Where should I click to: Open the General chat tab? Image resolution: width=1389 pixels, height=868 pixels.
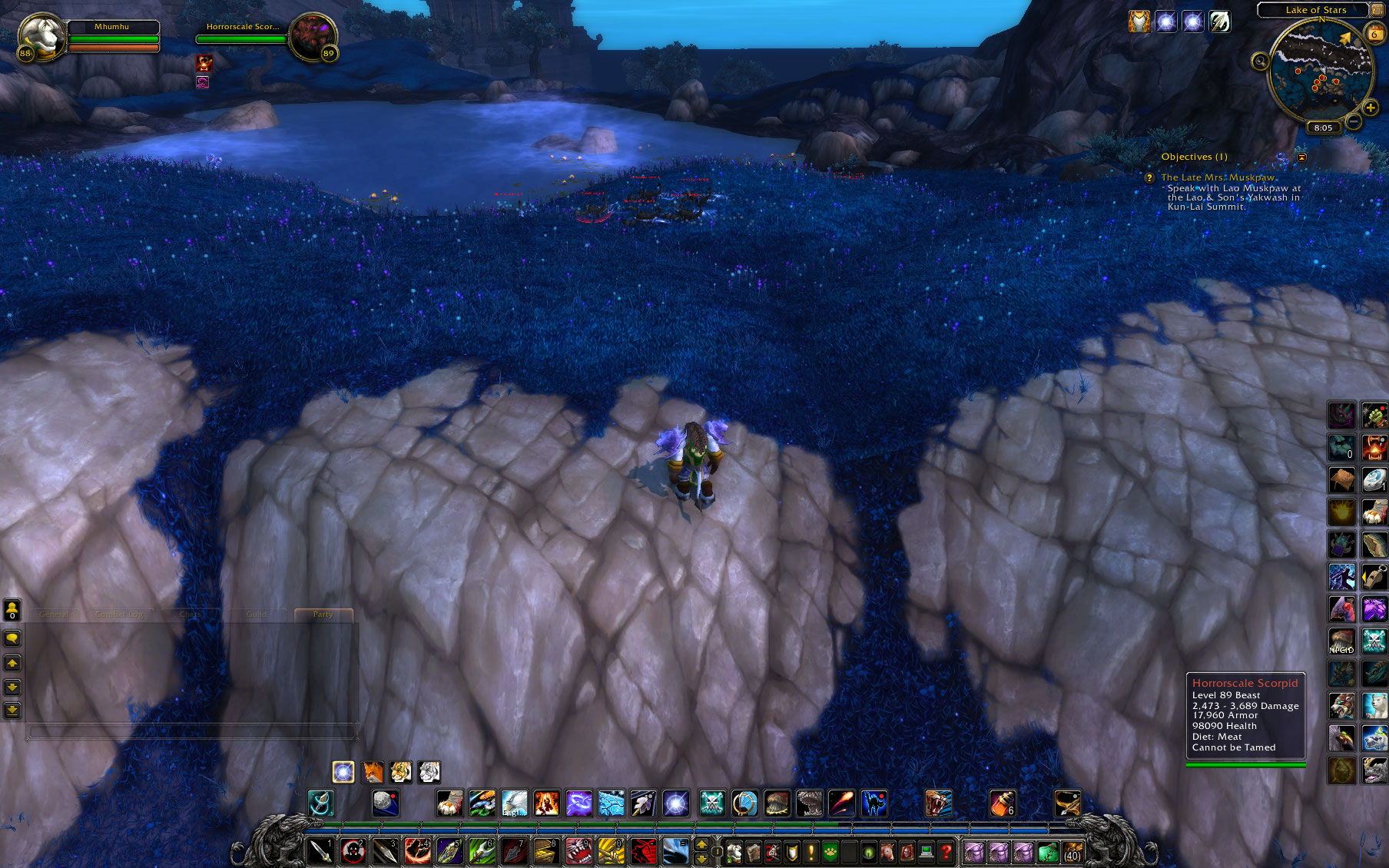pos(54,615)
